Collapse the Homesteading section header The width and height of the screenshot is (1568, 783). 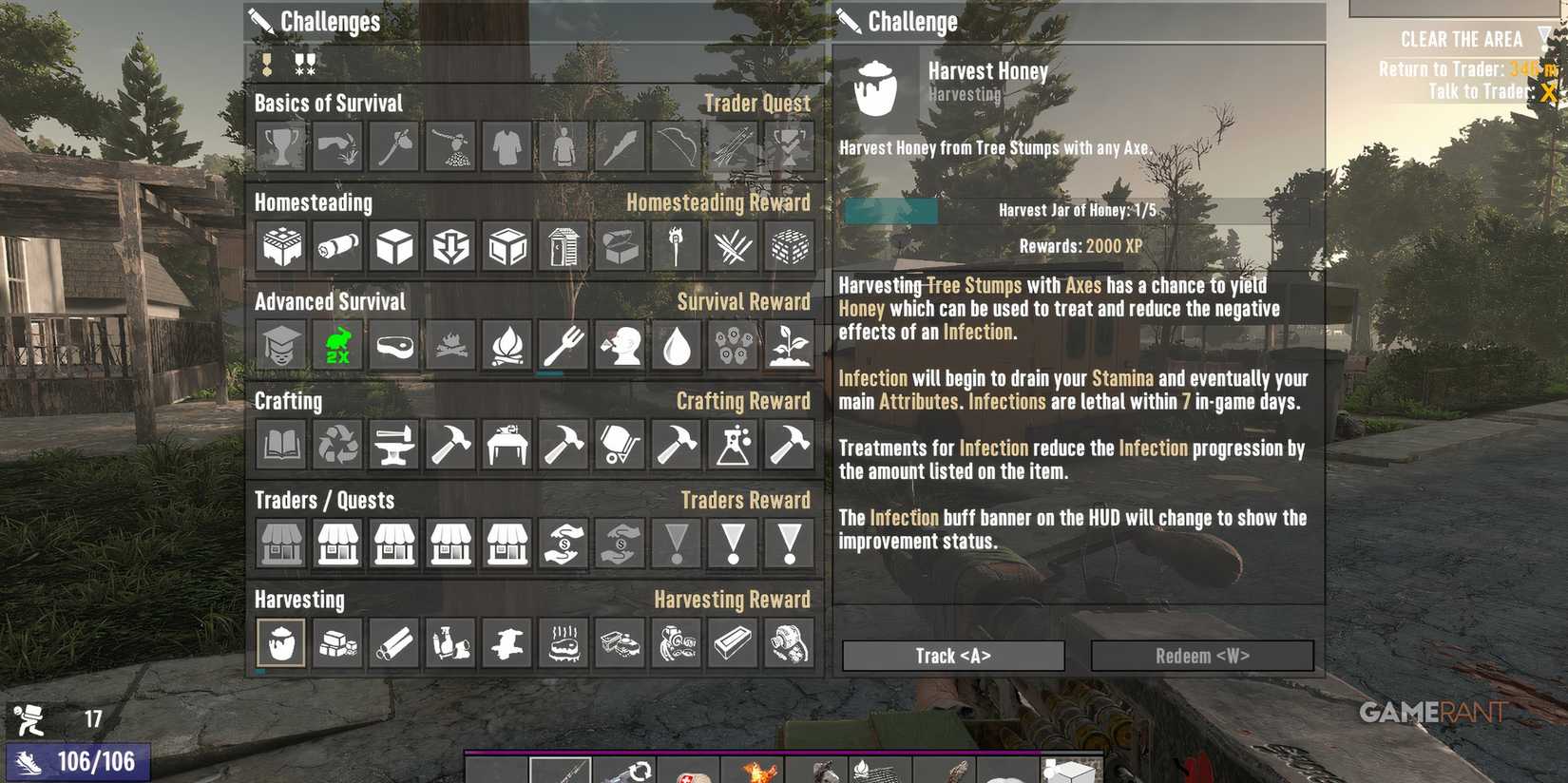(x=314, y=201)
